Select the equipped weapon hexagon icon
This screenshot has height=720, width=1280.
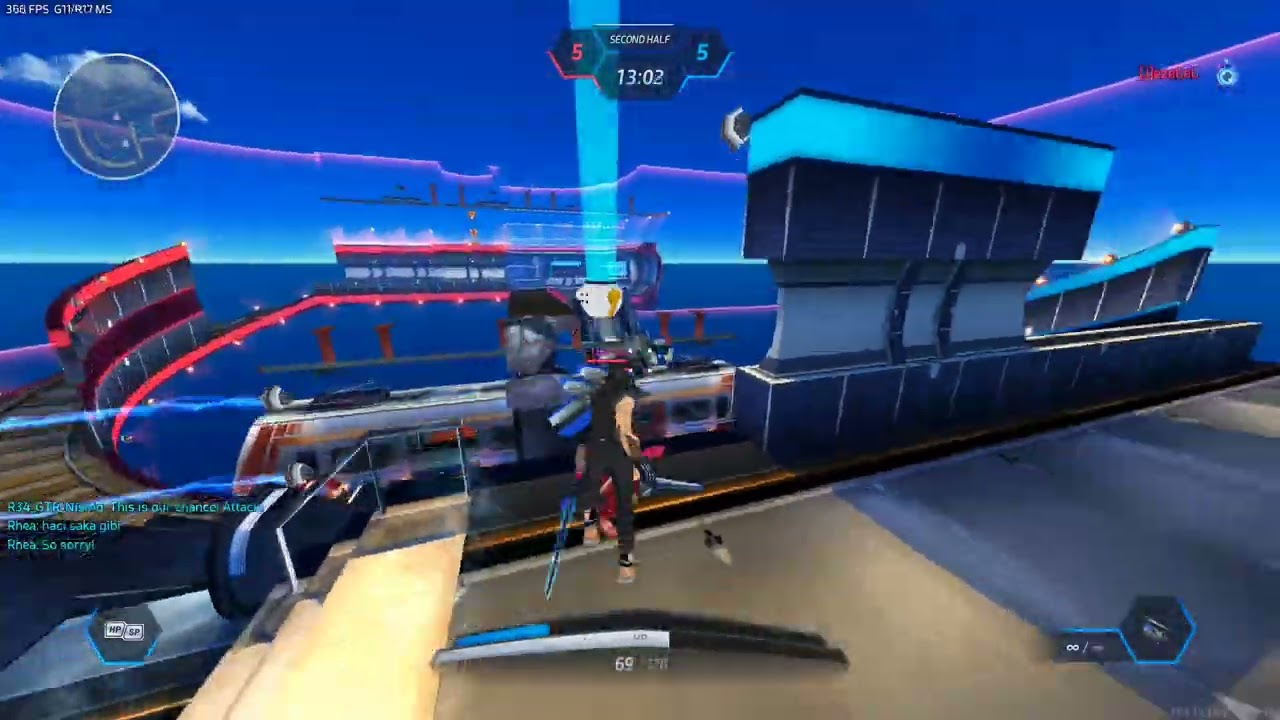1158,630
